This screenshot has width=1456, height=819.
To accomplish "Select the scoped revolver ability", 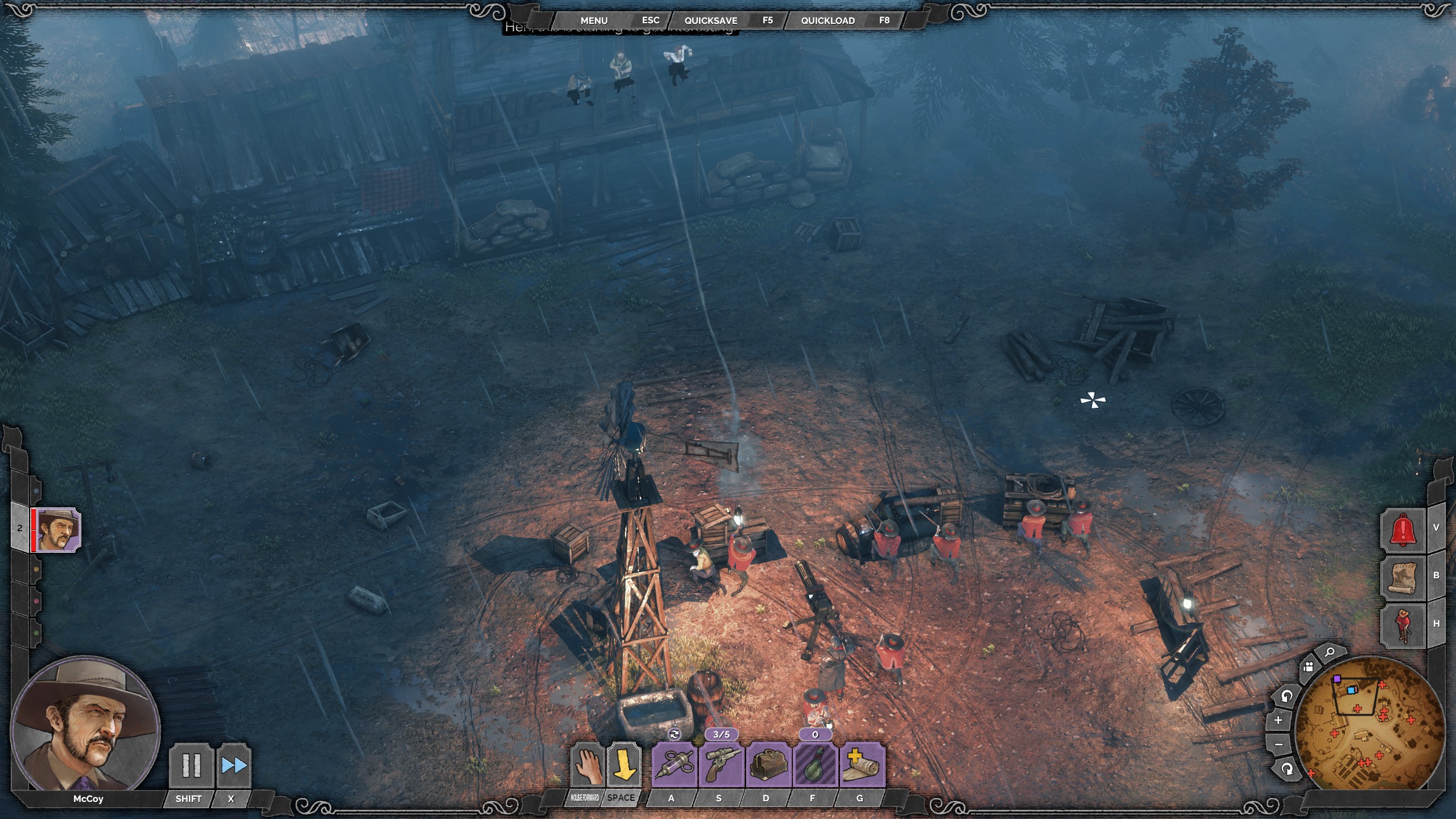I will [721, 766].
